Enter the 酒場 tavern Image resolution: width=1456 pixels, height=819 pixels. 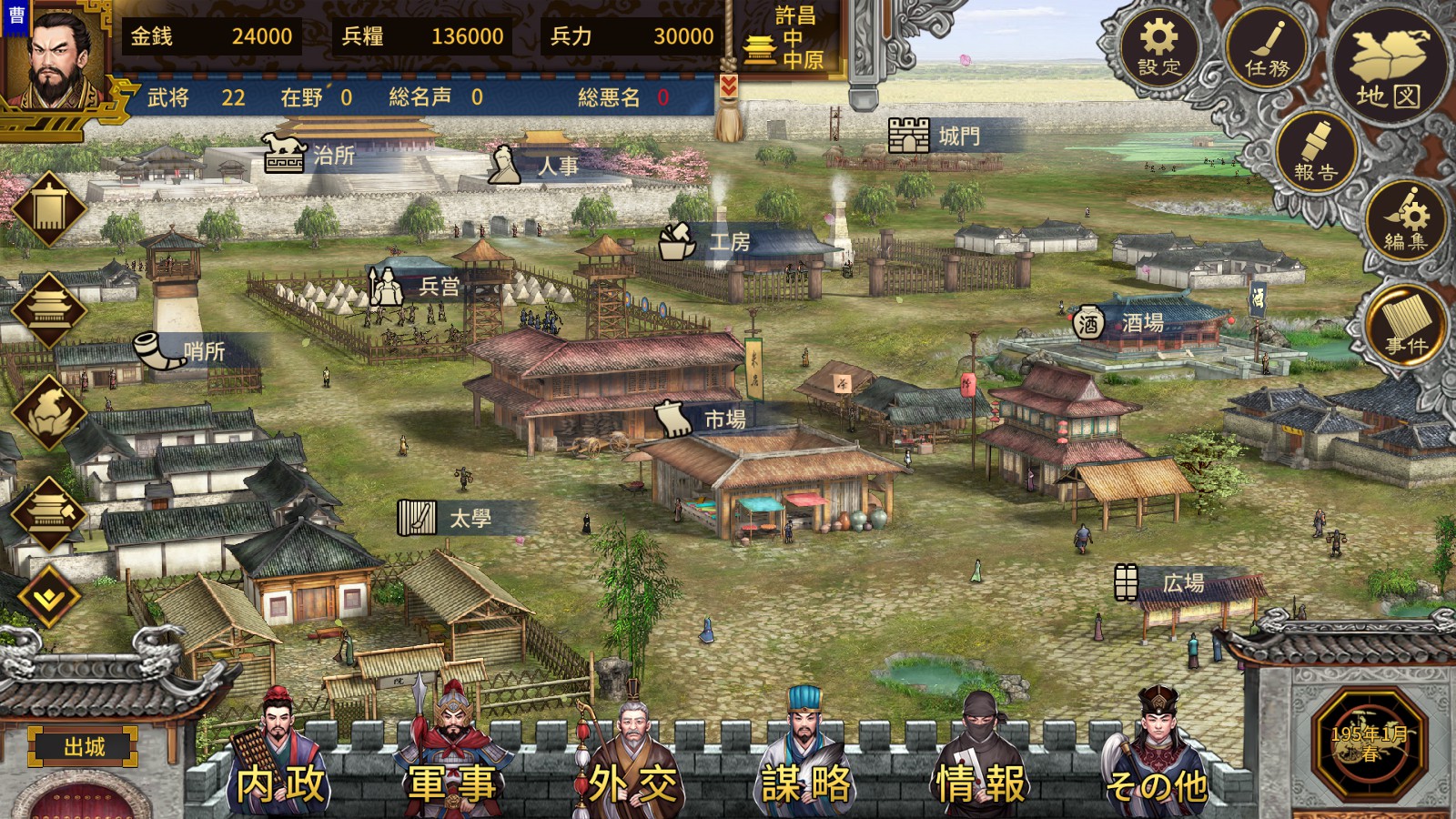pos(1123,323)
